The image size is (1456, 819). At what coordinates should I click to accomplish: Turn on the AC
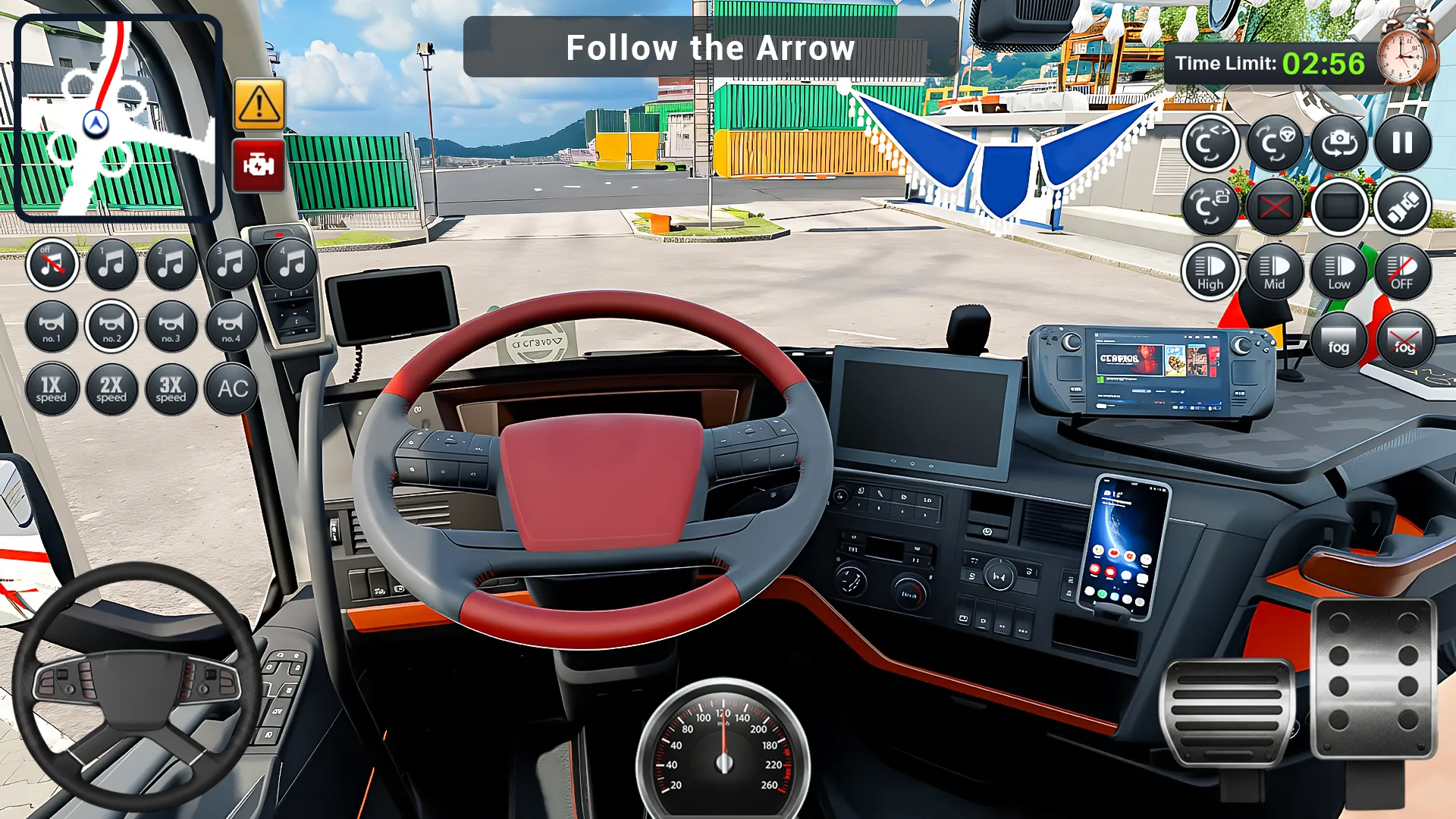click(232, 389)
